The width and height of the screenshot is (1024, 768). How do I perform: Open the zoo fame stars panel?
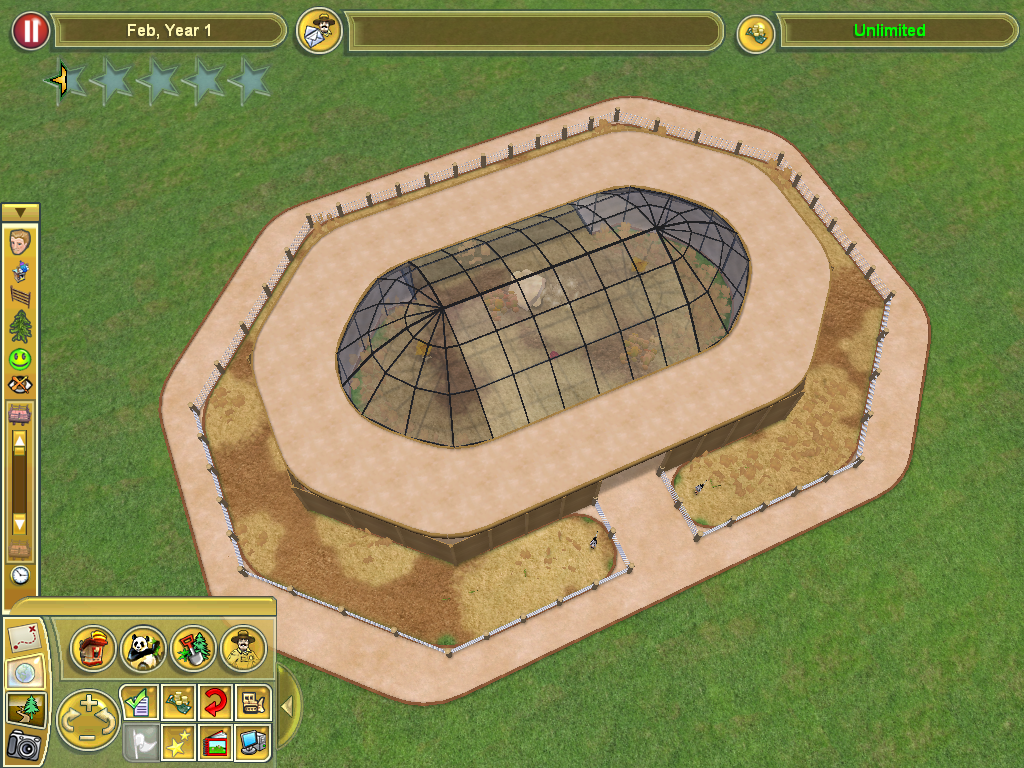[x=177, y=743]
